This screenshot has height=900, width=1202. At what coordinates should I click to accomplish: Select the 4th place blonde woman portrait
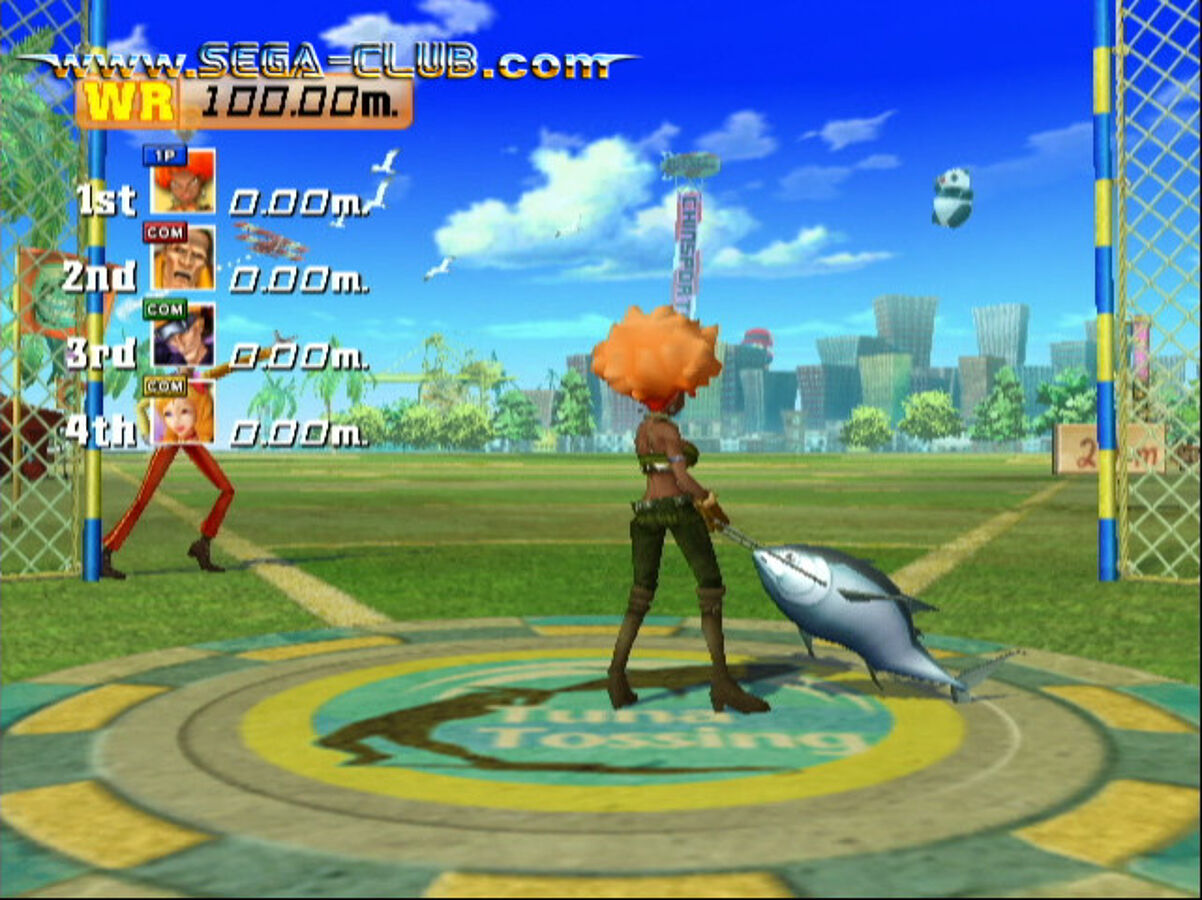(183, 412)
